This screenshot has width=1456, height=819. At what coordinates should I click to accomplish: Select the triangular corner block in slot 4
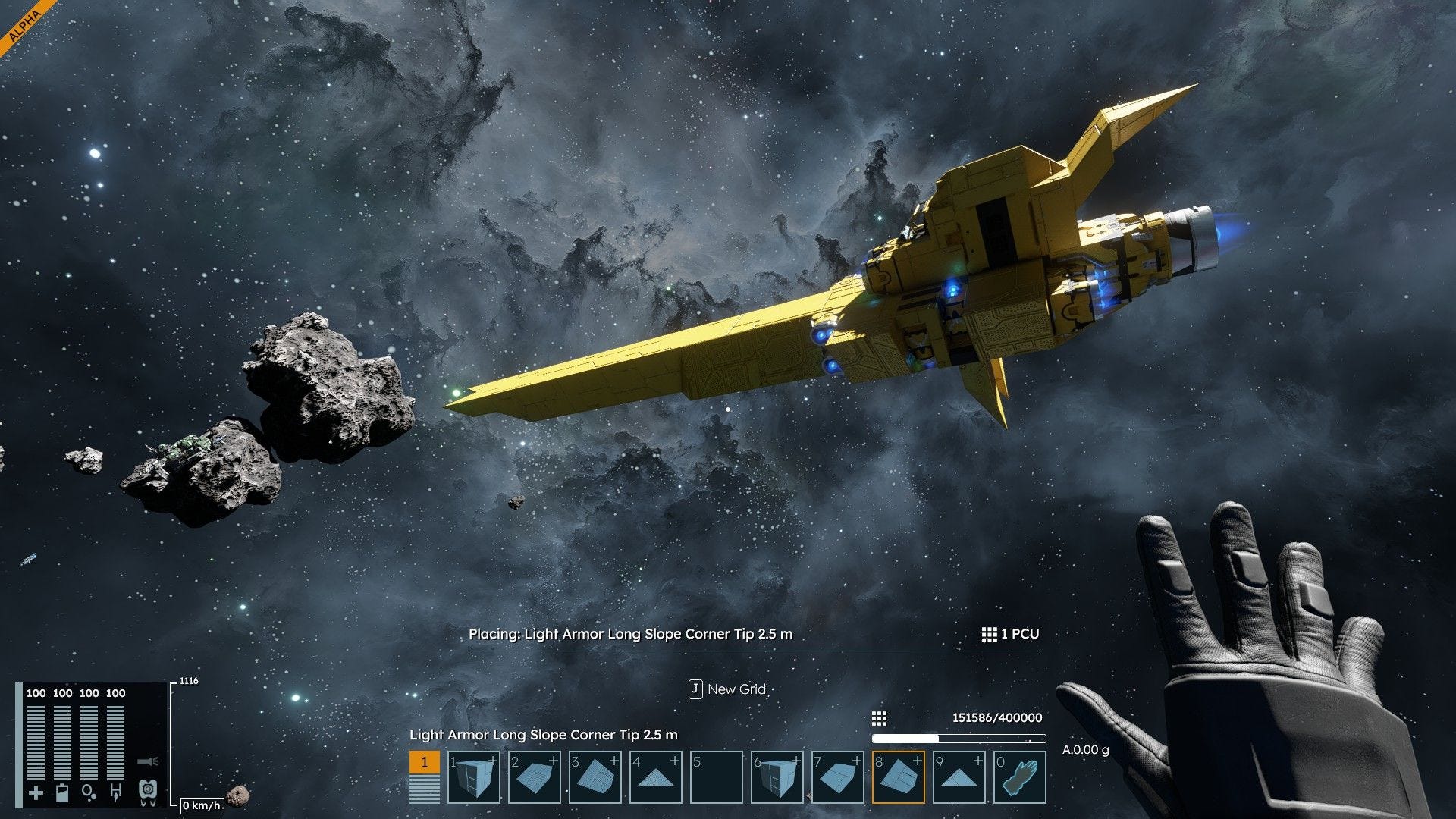click(656, 777)
